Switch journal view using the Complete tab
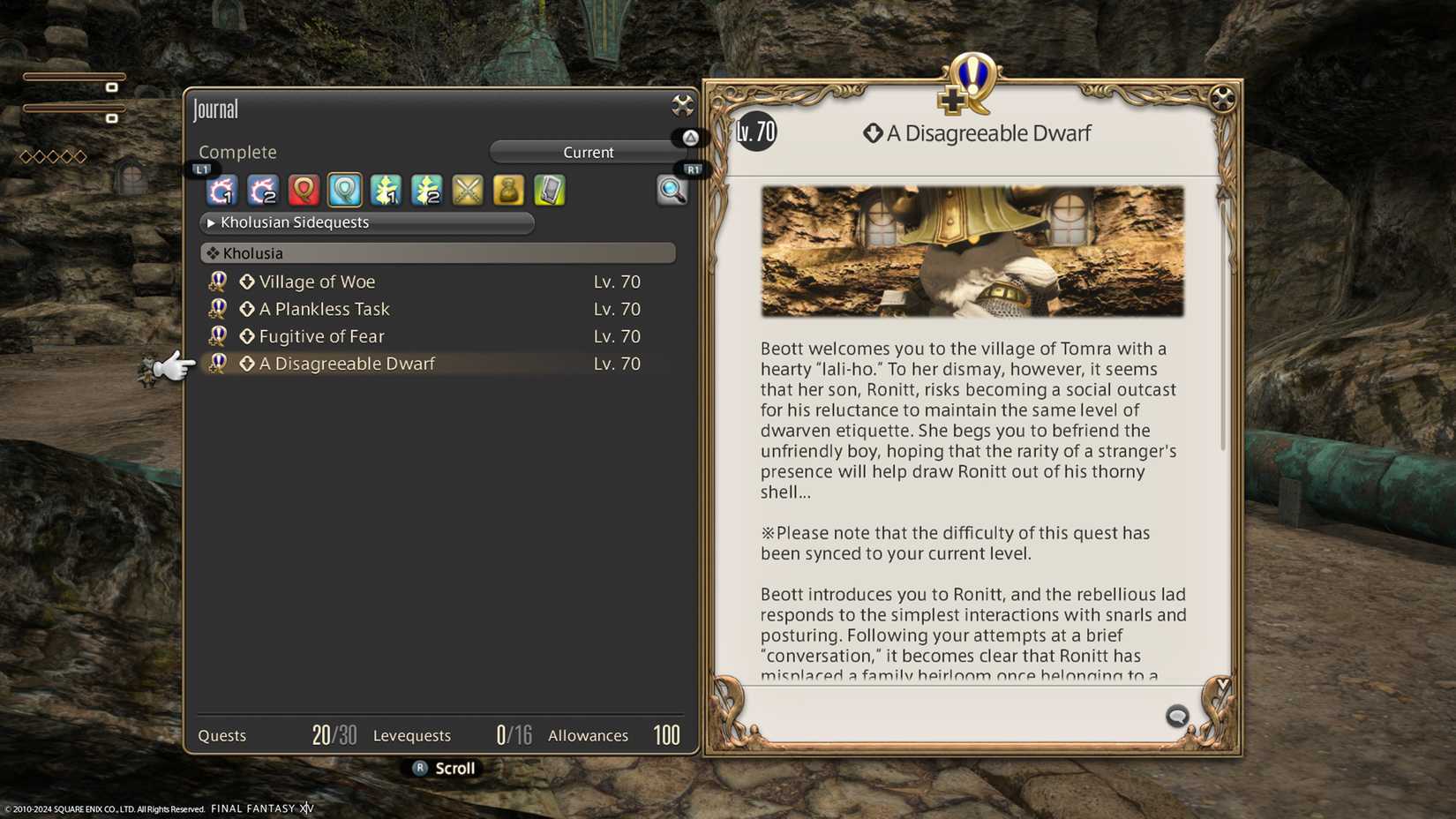This screenshot has width=1456, height=819. point(236,152)
